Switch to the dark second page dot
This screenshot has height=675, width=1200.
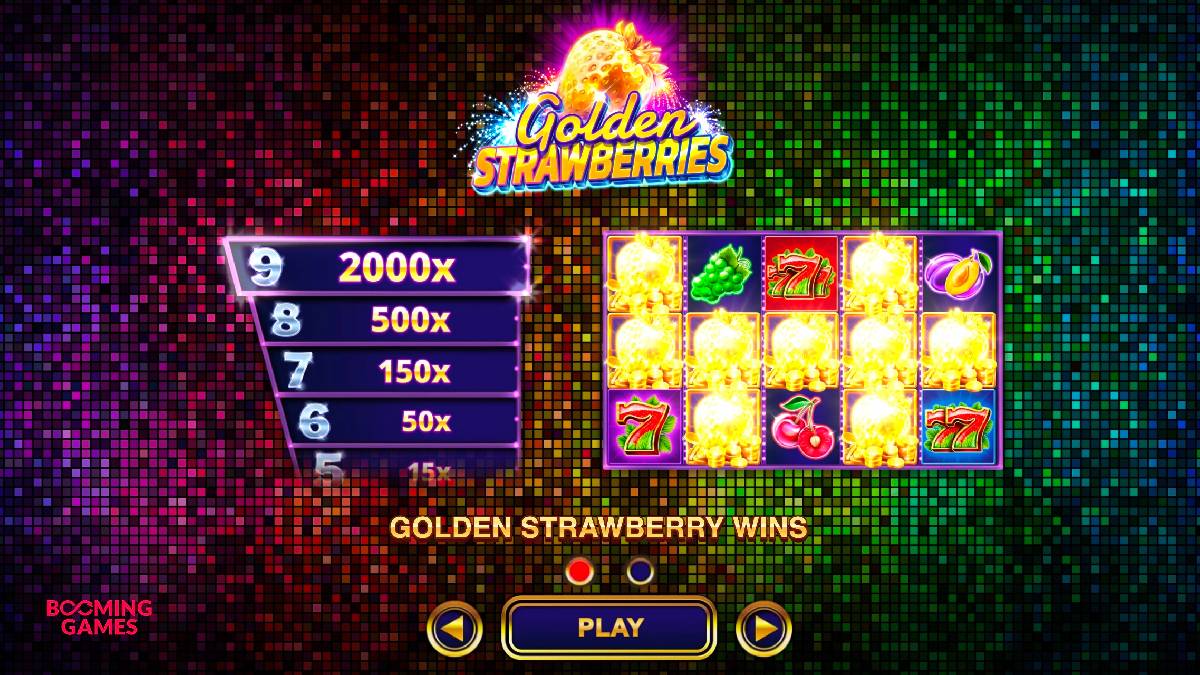tap(640, 571)
